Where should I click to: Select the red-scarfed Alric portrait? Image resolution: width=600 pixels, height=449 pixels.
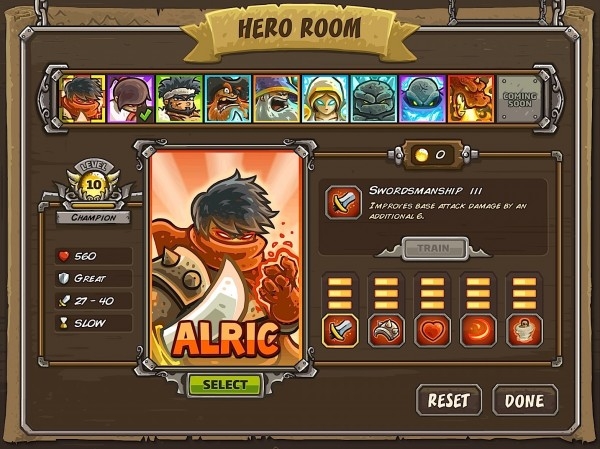click(x=82, y=99)
